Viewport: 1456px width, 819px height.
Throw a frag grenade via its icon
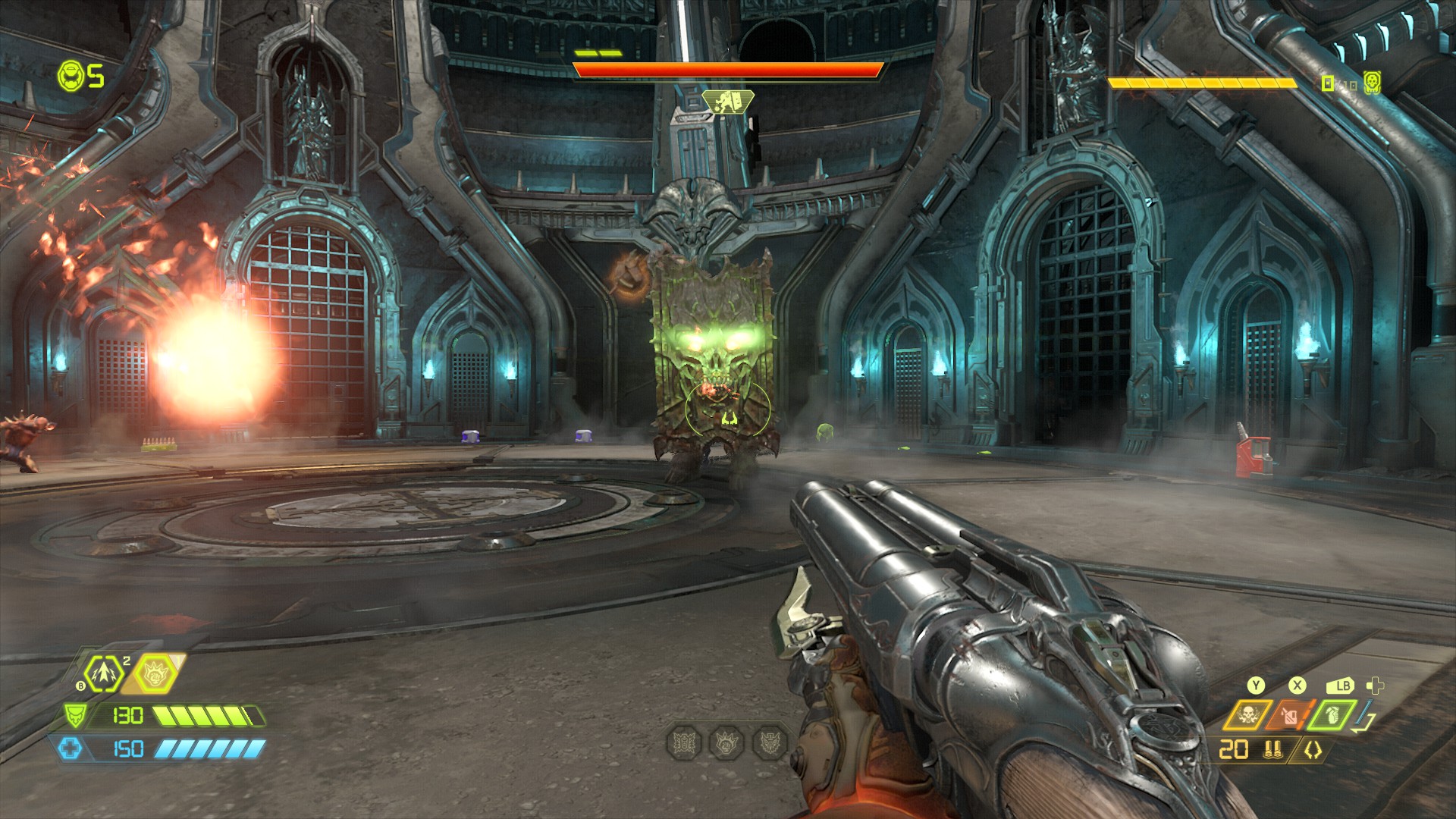click(x=1332, y=714)
